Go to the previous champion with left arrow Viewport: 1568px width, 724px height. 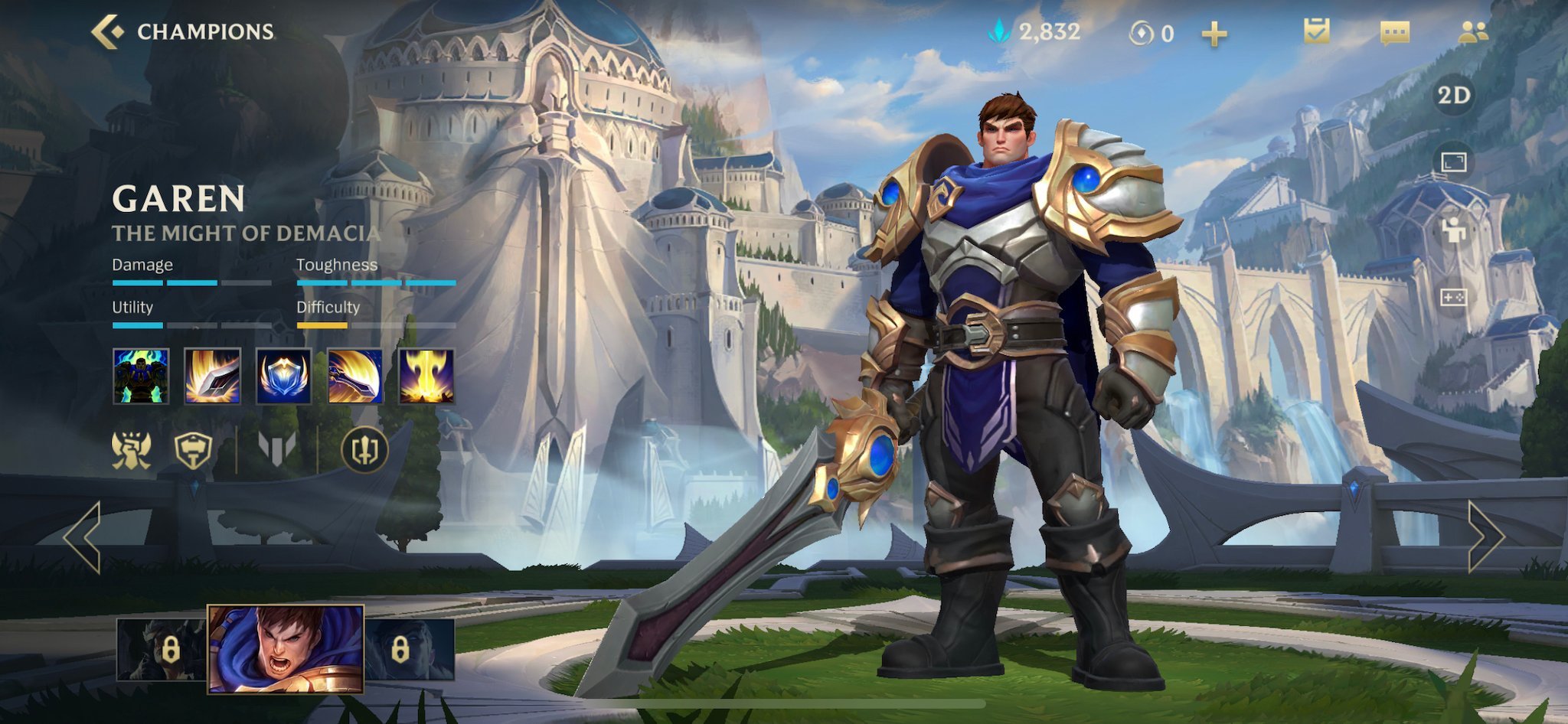[x=83, y=537]
